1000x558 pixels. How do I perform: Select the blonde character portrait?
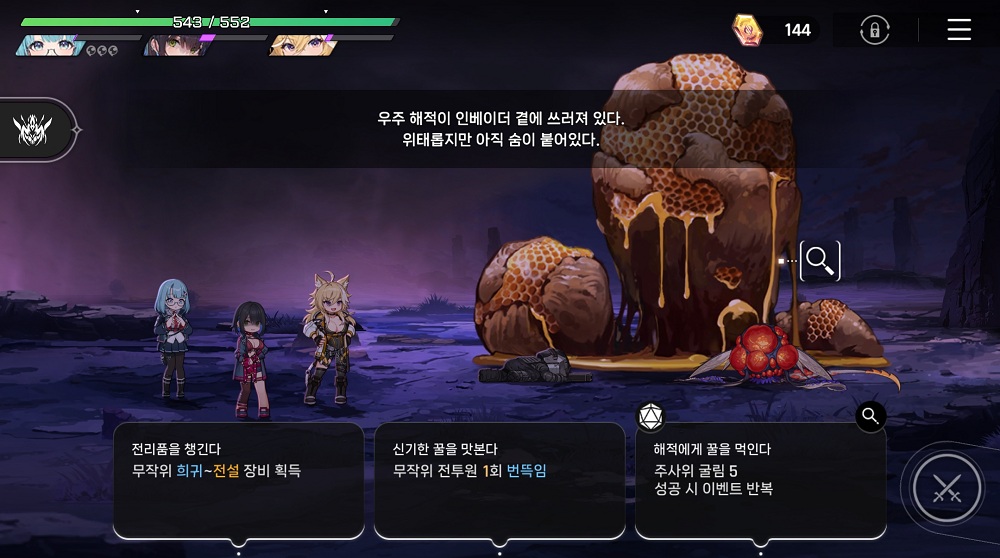click(x=300, y=45)
